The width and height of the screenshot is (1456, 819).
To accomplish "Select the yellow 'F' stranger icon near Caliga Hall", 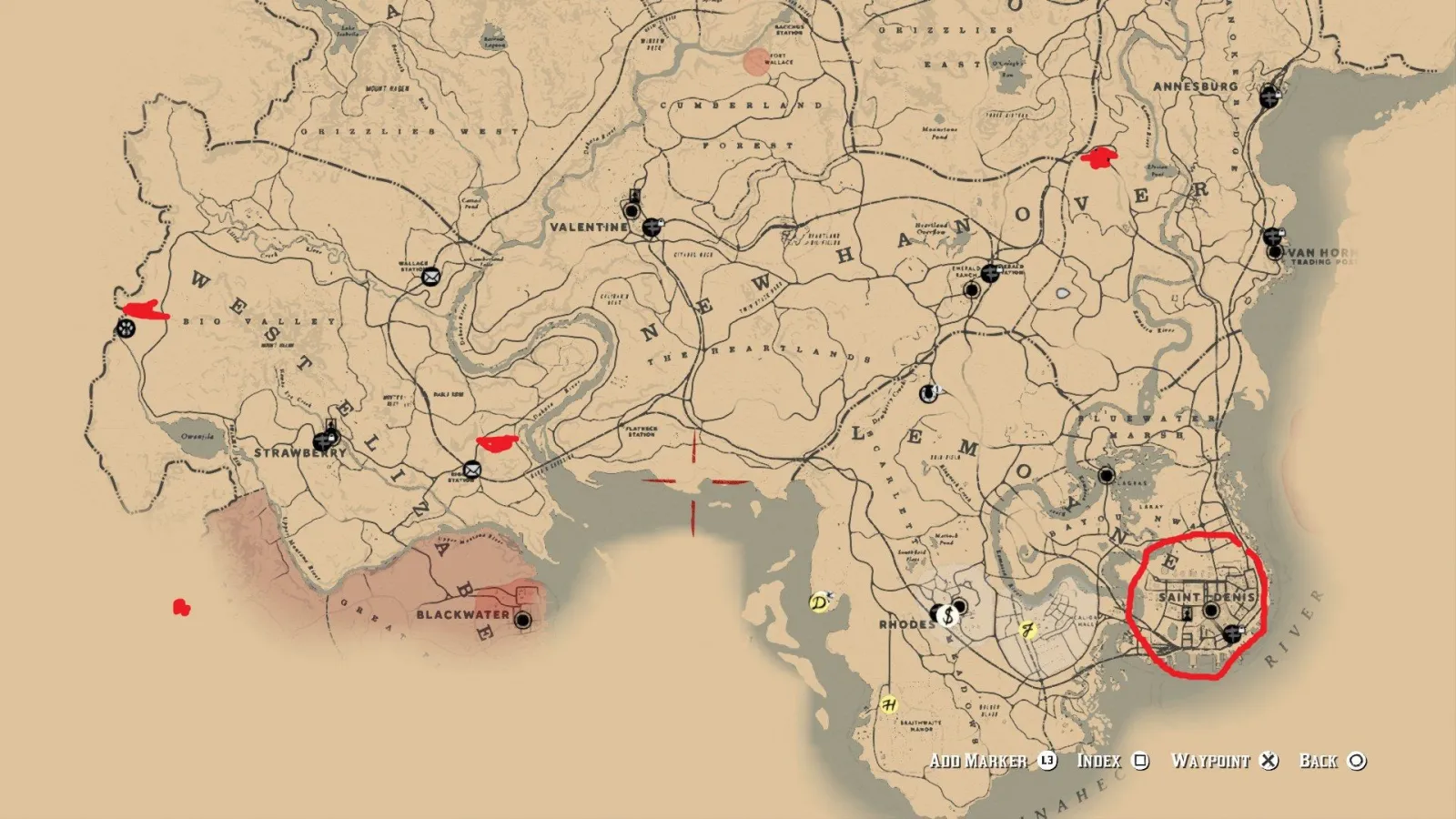I will click(1026, 628).
